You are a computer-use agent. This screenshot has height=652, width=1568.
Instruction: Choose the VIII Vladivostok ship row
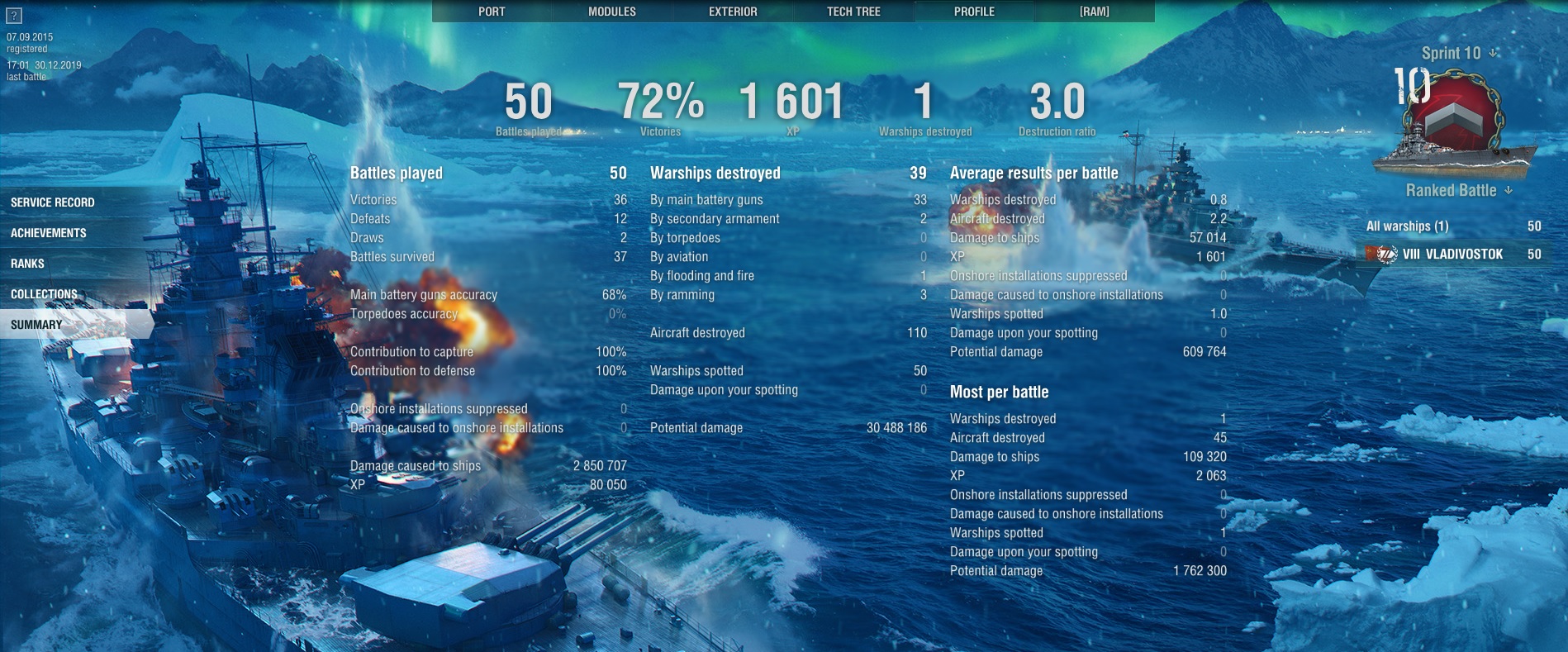coord(1452,255)
